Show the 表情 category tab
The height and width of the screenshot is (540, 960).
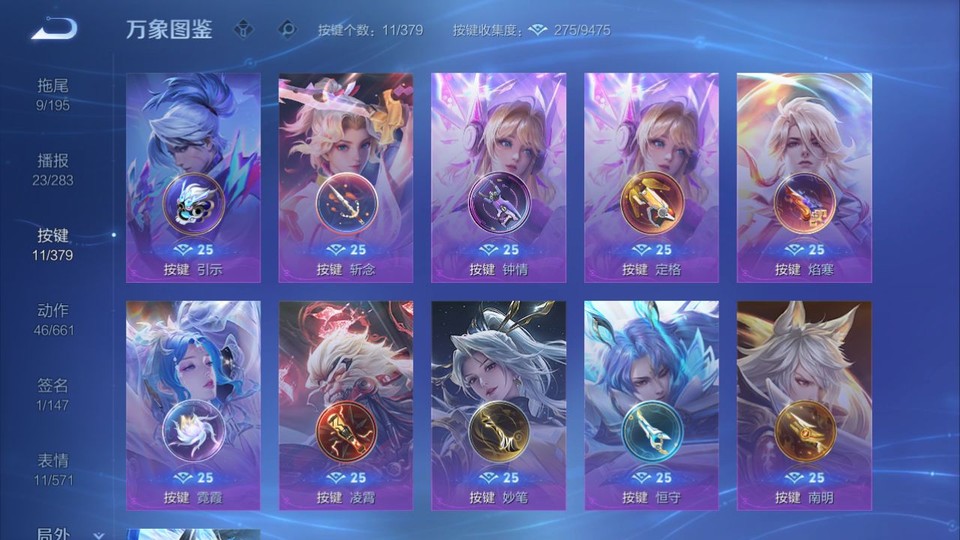[53, 469]
